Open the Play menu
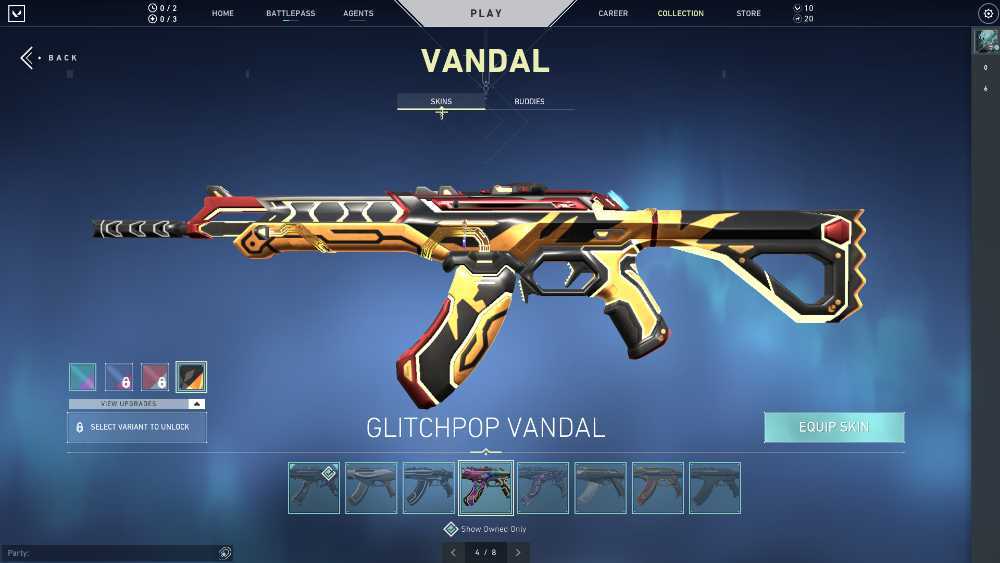The height and width of the screenshot is (563, 1000). 486,14
